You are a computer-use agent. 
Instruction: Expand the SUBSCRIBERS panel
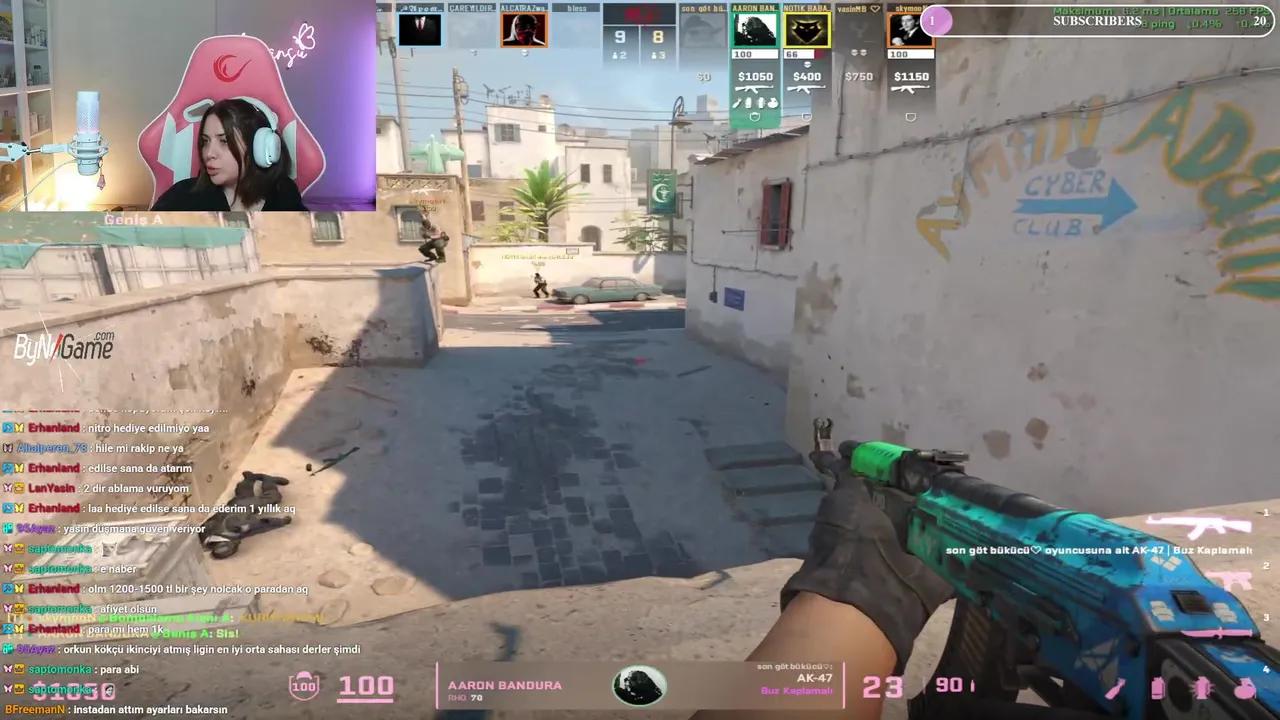[x=1100, y=21]
